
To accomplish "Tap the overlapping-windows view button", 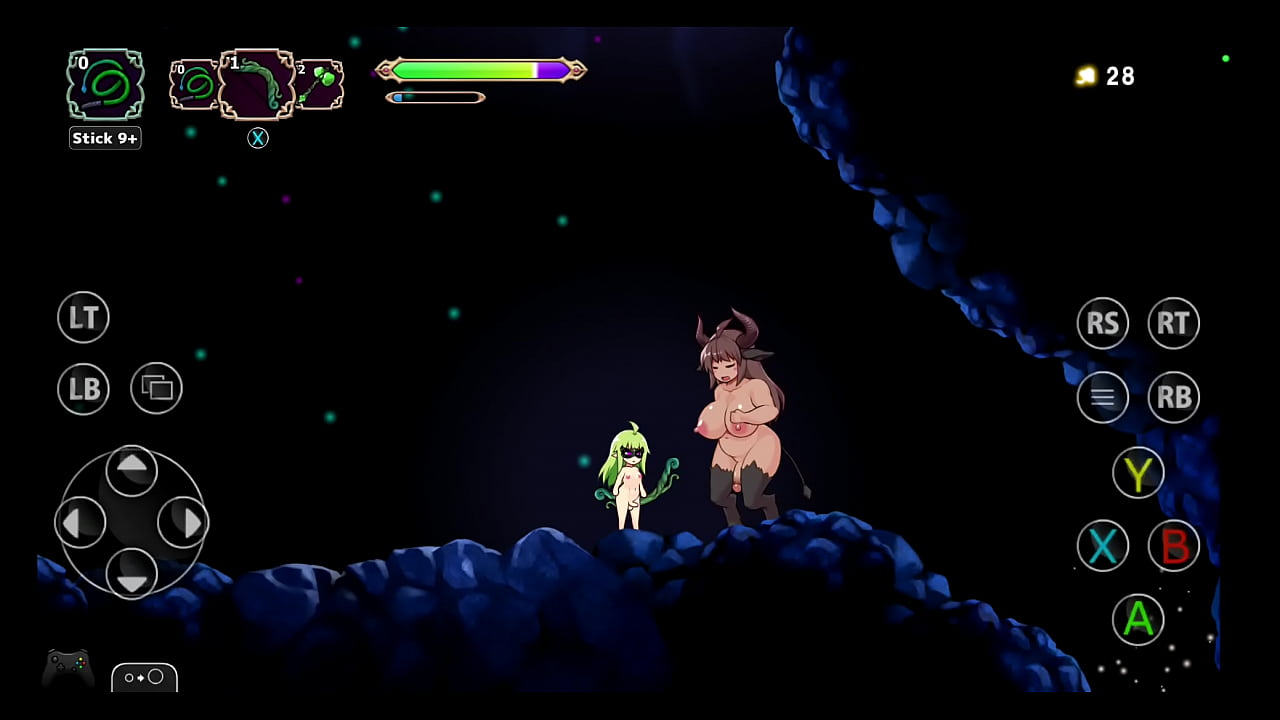I will [156, 388].
